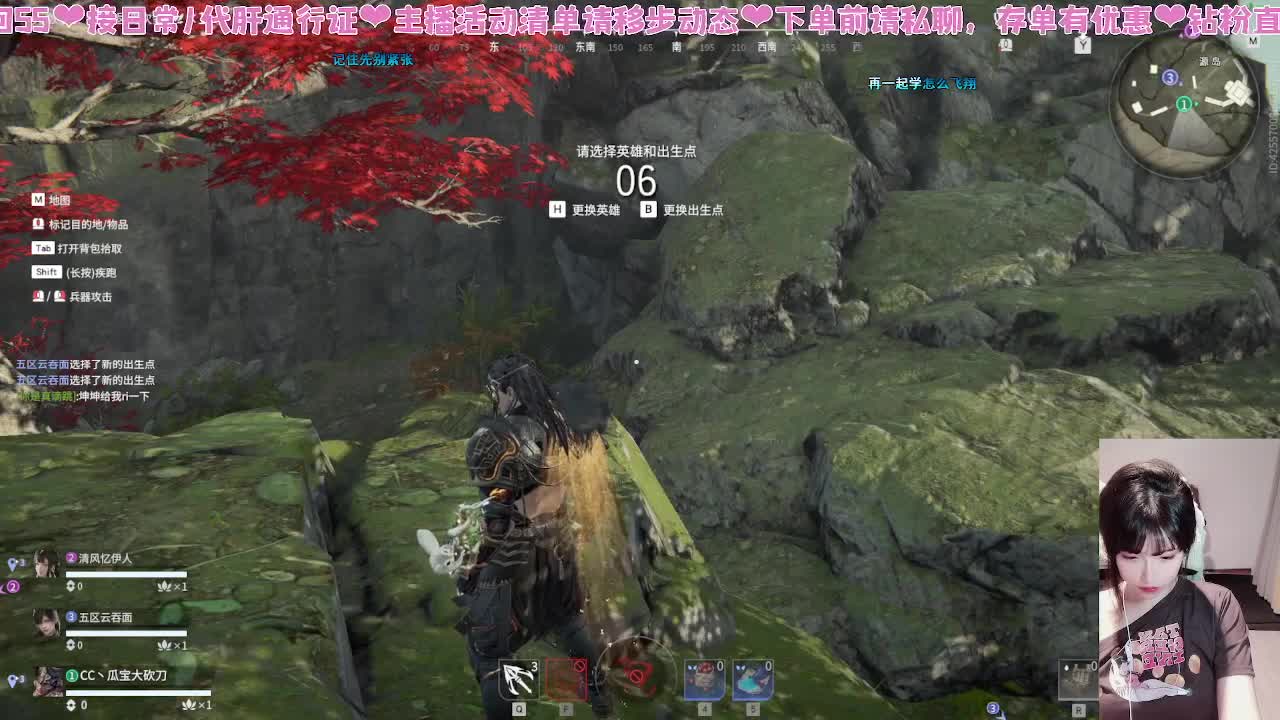Viewport: 1280px width, 720px height.
Task: Click the streamer webcam thumbnail
Action: (1190, 580)
